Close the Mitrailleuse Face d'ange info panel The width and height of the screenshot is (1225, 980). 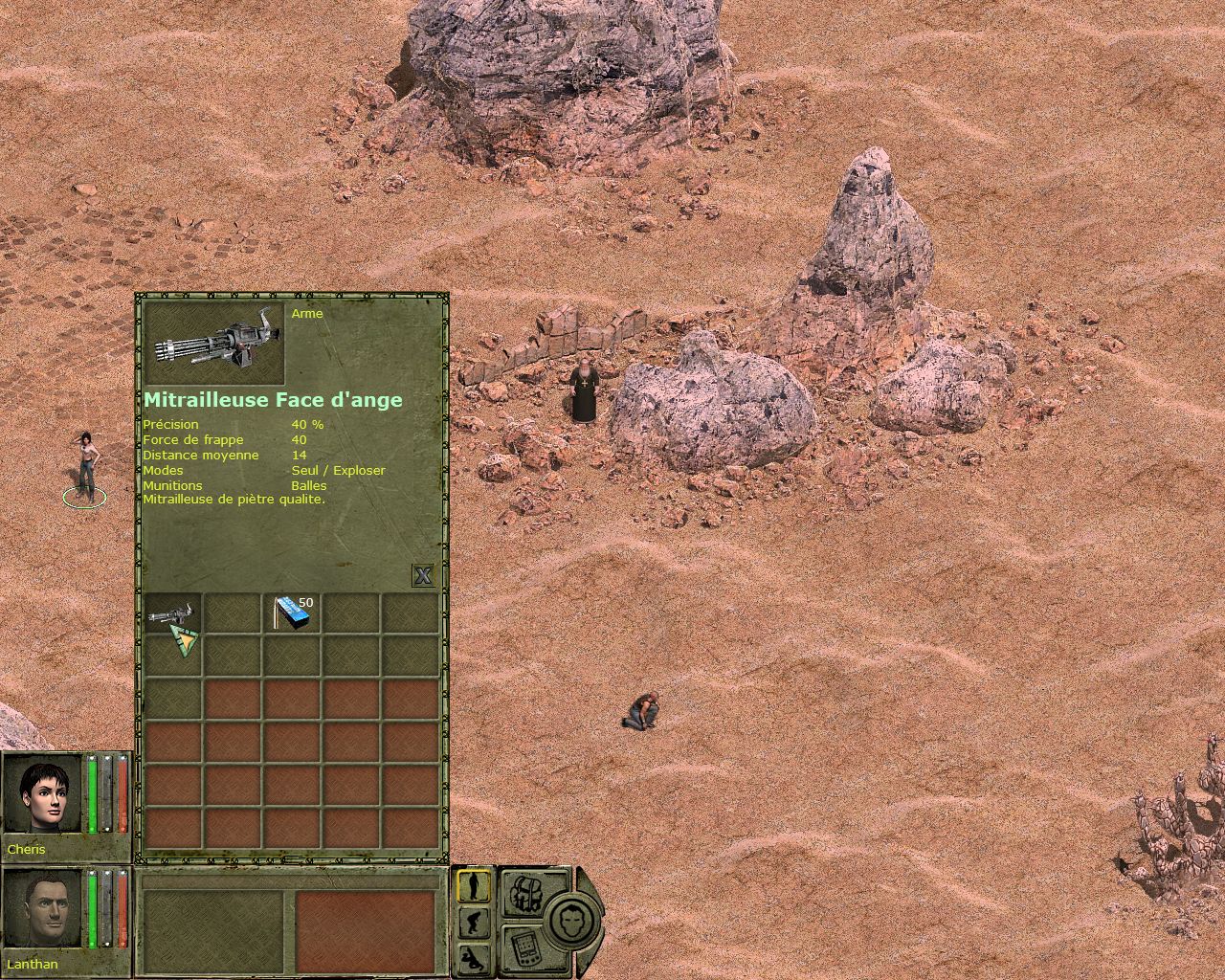[x=423, y=574]
